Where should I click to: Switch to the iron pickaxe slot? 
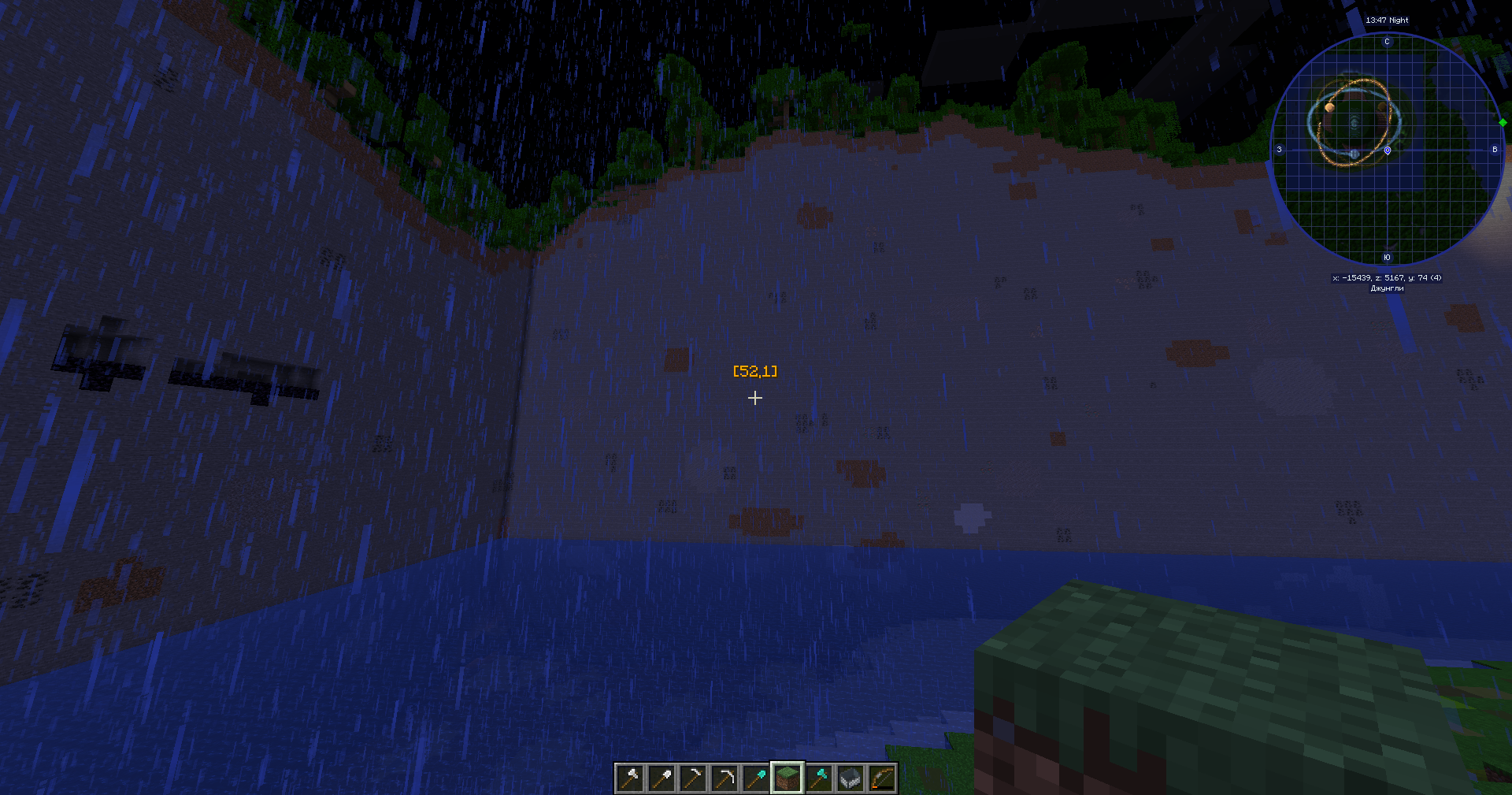(x=724, y=778)
